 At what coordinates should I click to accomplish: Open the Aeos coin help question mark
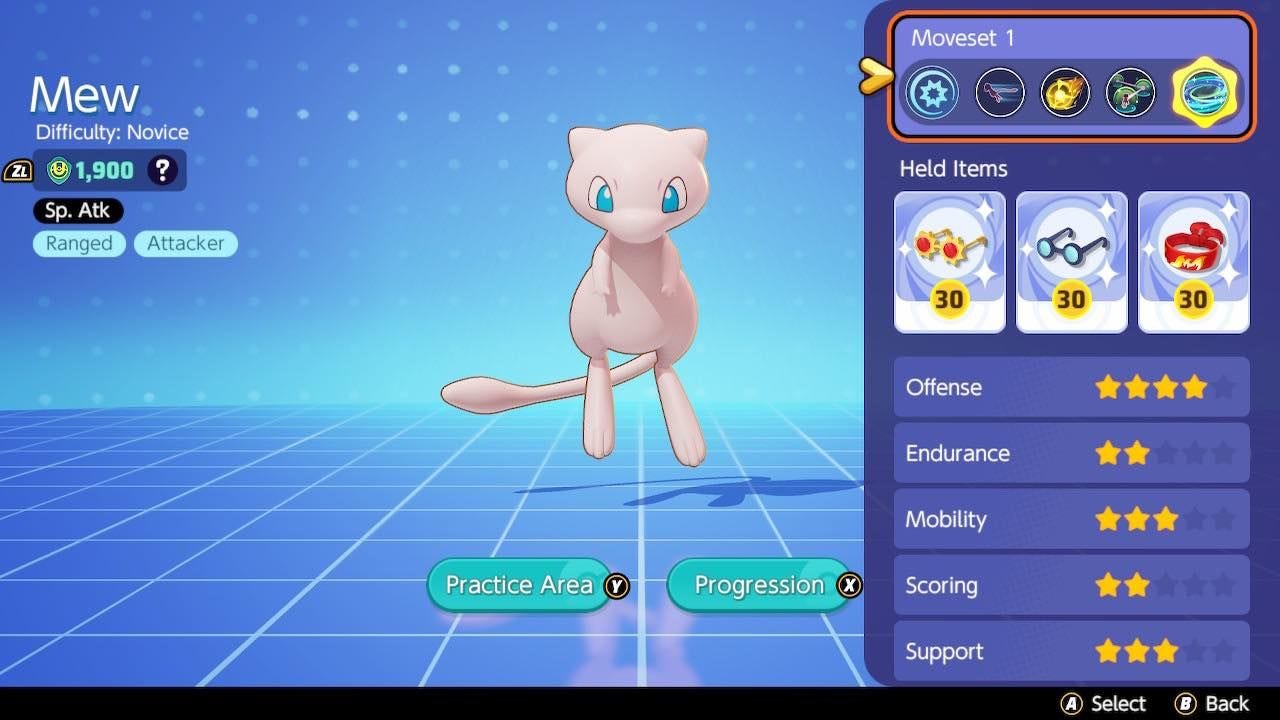(x=160, y=170)
